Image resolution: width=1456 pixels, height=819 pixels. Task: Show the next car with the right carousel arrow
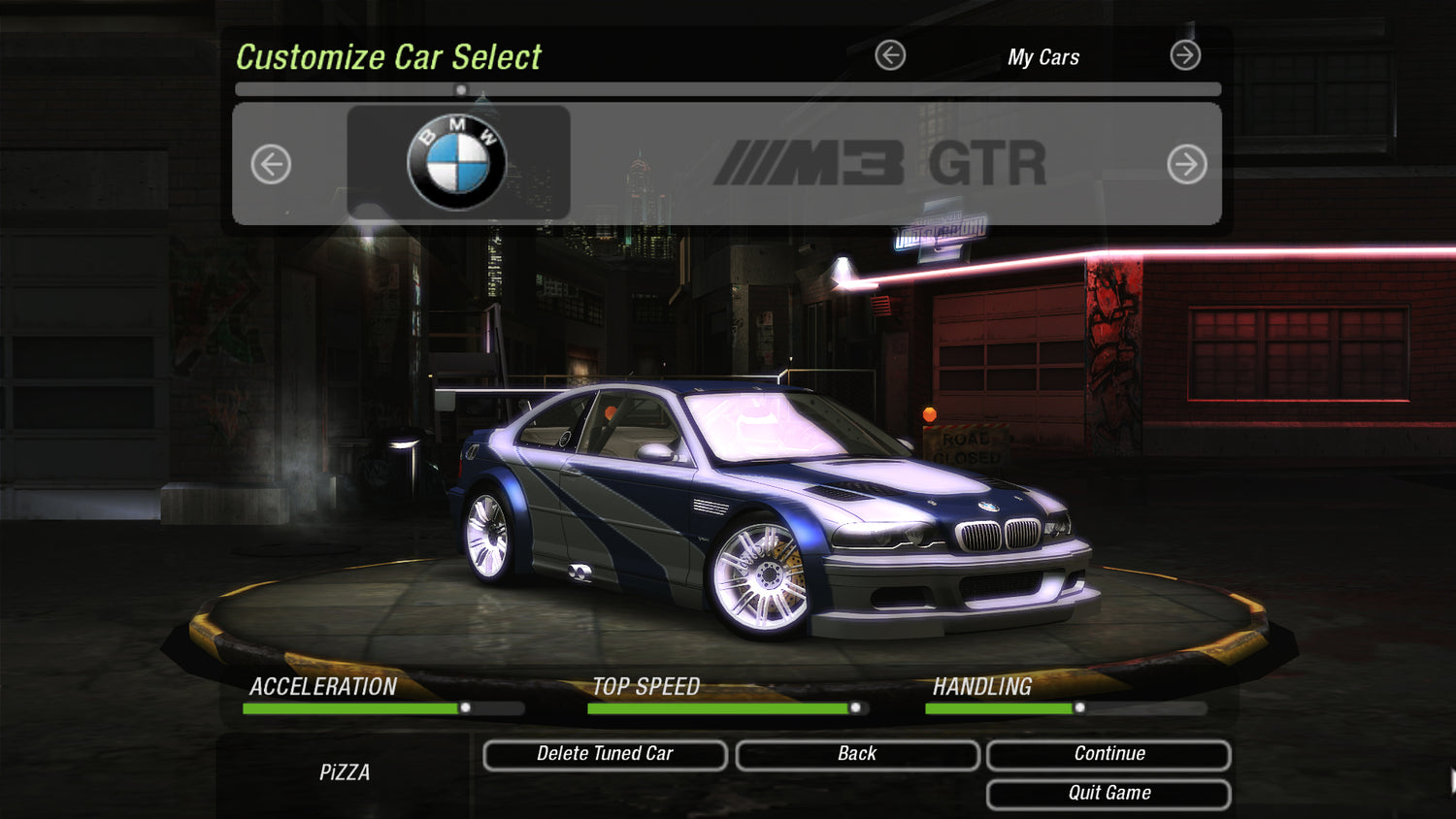click(x=1186, y=164)
